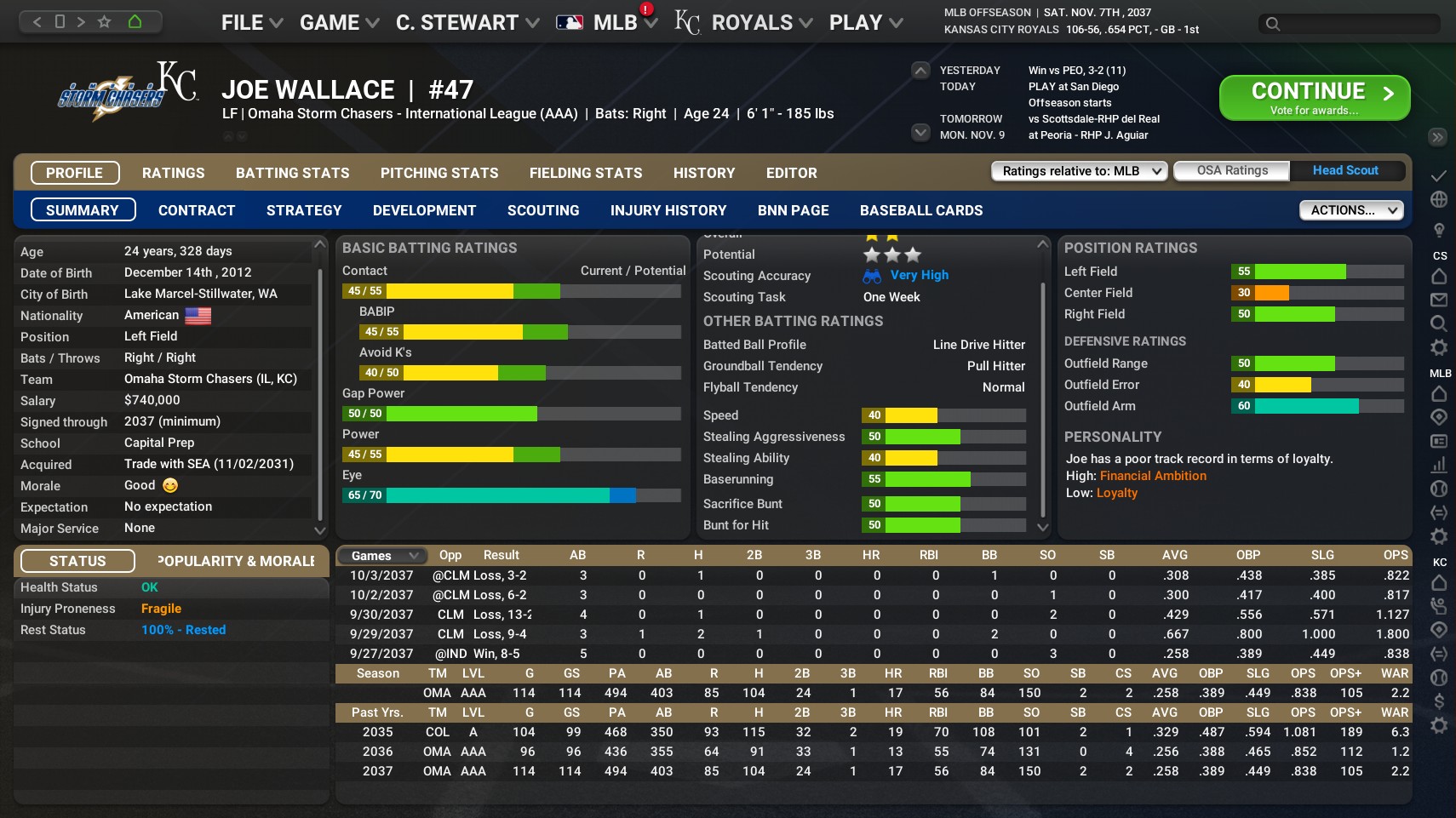Collapse the right sidebar with double-arrow toggle

pyautogui.click(x=1439, y=137)
